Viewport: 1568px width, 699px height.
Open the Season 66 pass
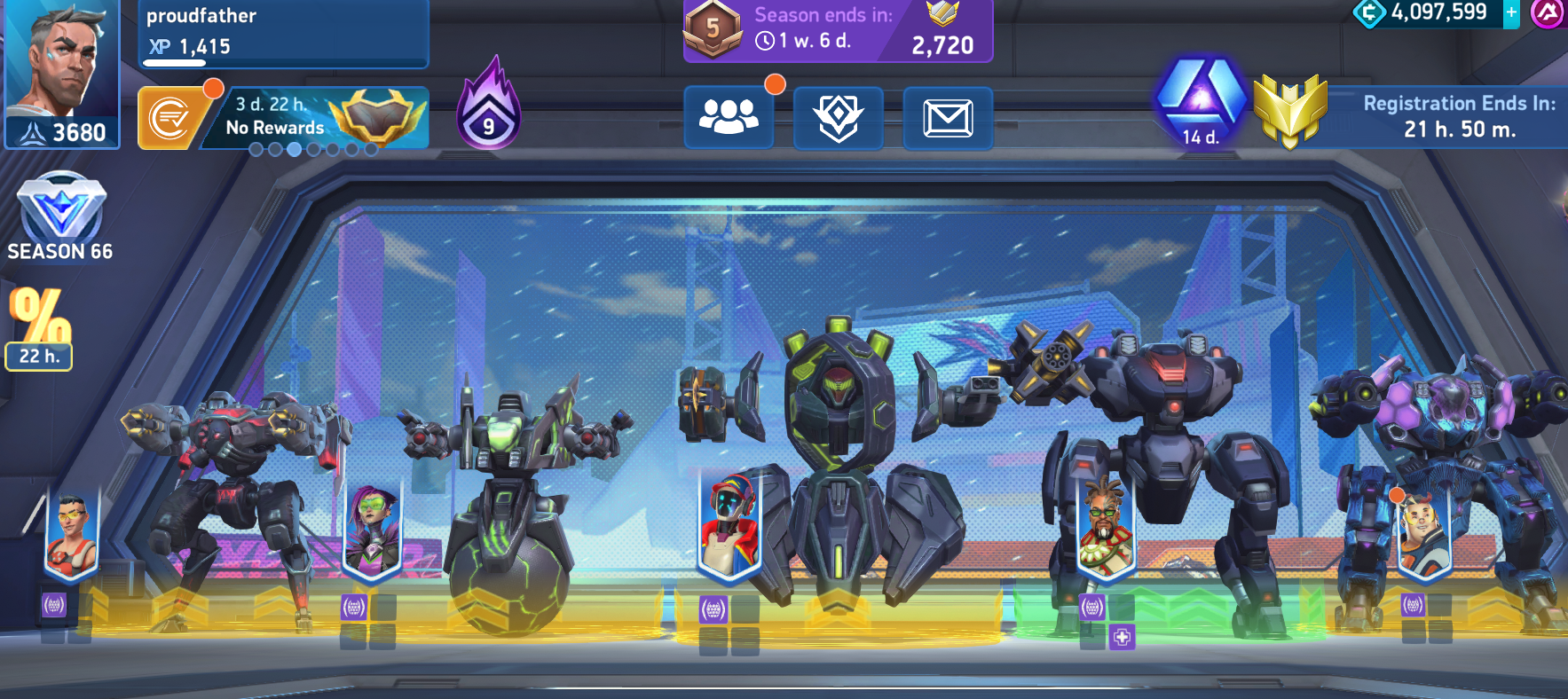[60, 218]
